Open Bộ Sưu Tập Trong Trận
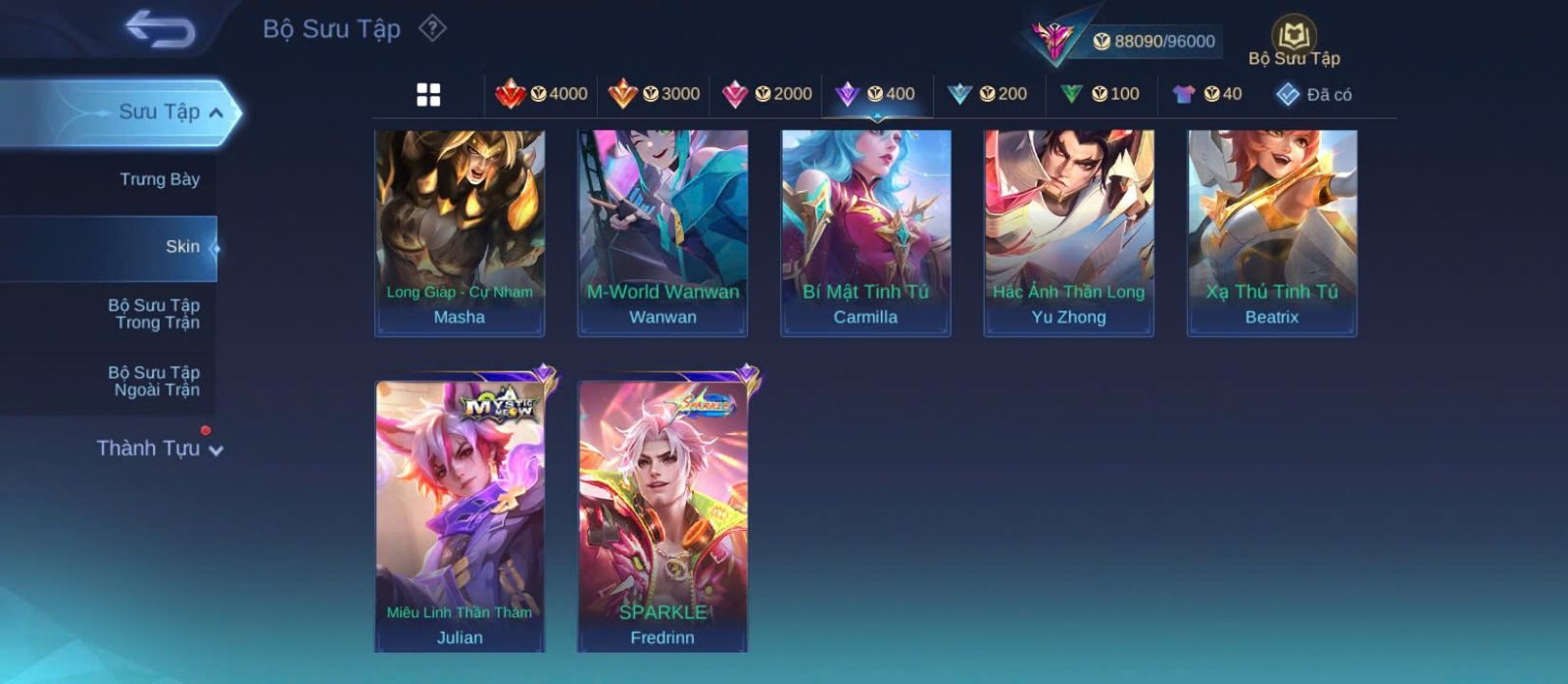This screenshot has width=1568, height=684. pyautogui.click(x=154, y=314)
